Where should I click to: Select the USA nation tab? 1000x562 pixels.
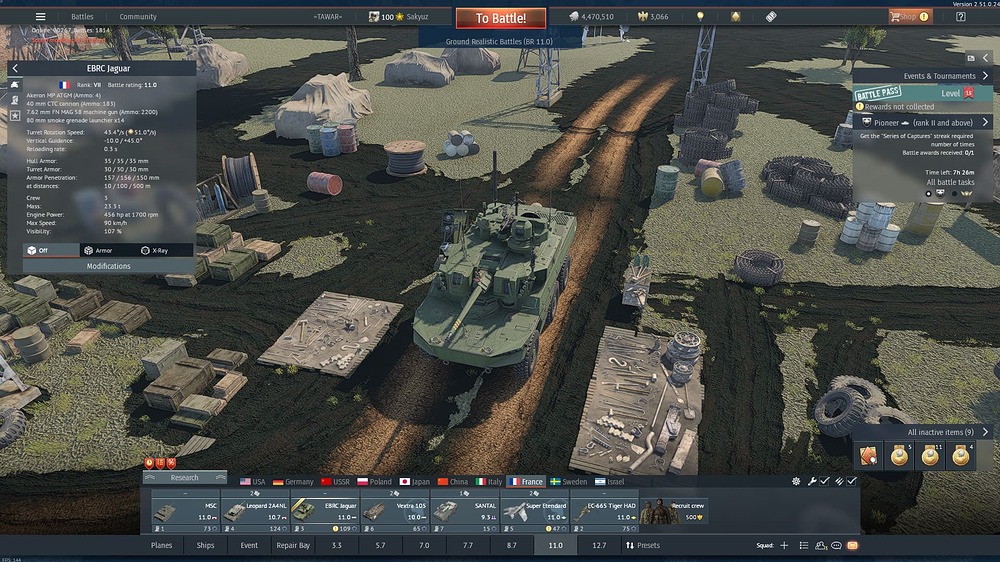point(253,482)
